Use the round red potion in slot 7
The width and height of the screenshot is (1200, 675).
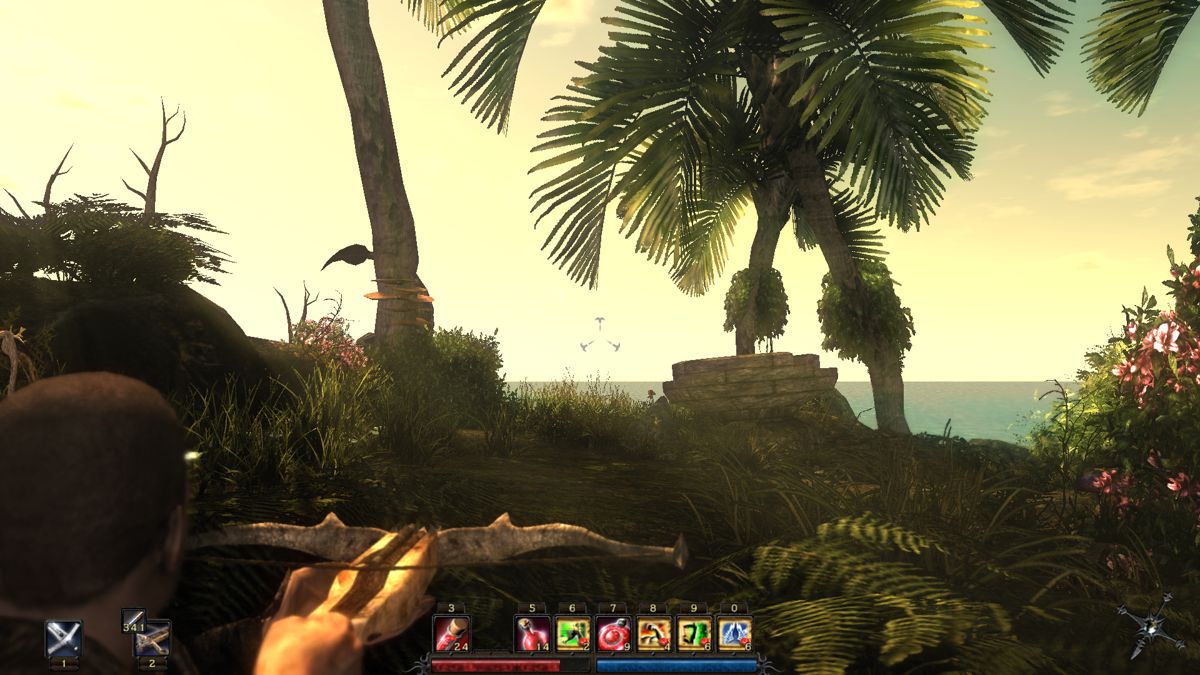point(613,634)
